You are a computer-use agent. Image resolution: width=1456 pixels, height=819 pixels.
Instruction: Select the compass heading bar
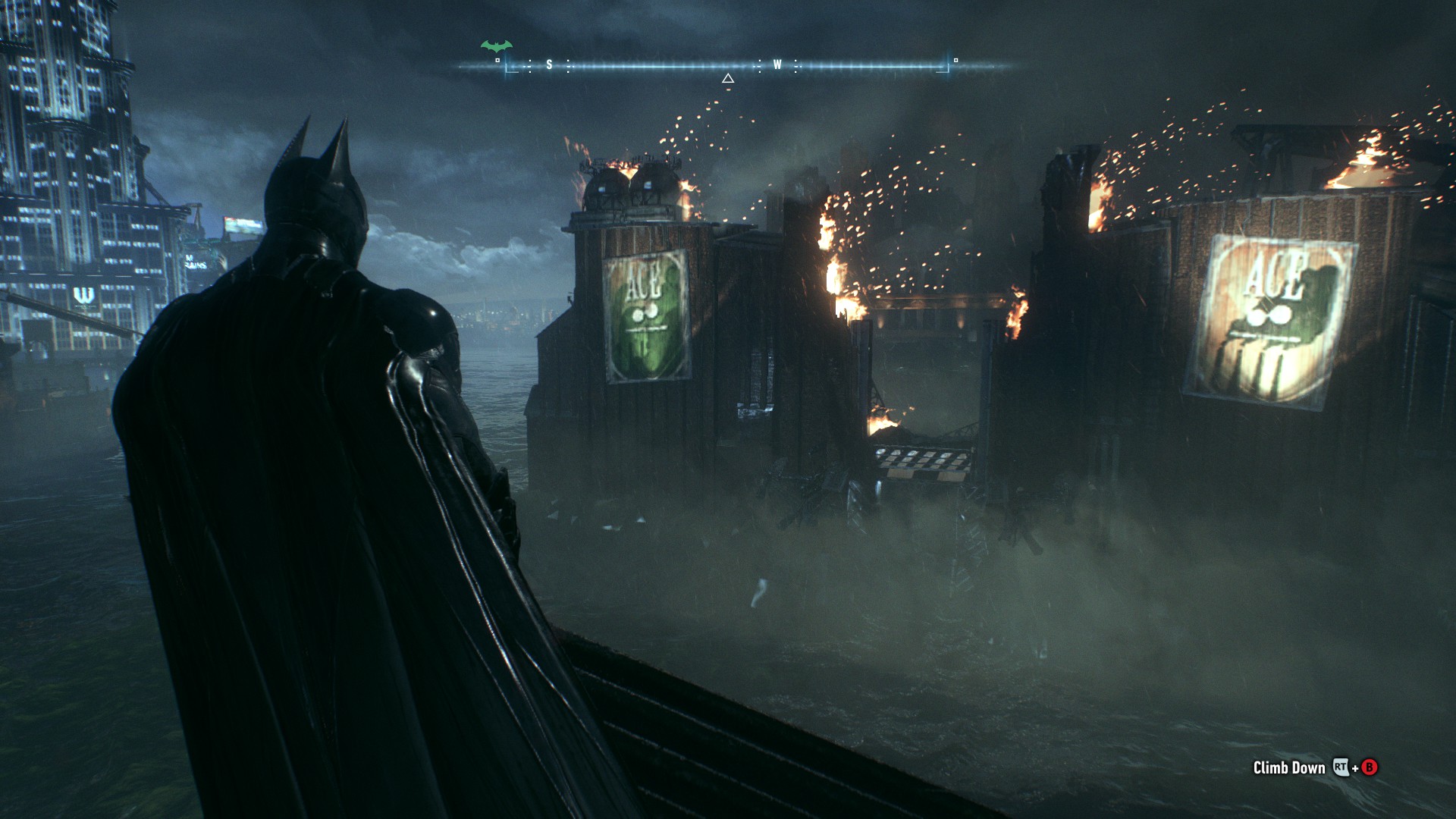(728, 66)
